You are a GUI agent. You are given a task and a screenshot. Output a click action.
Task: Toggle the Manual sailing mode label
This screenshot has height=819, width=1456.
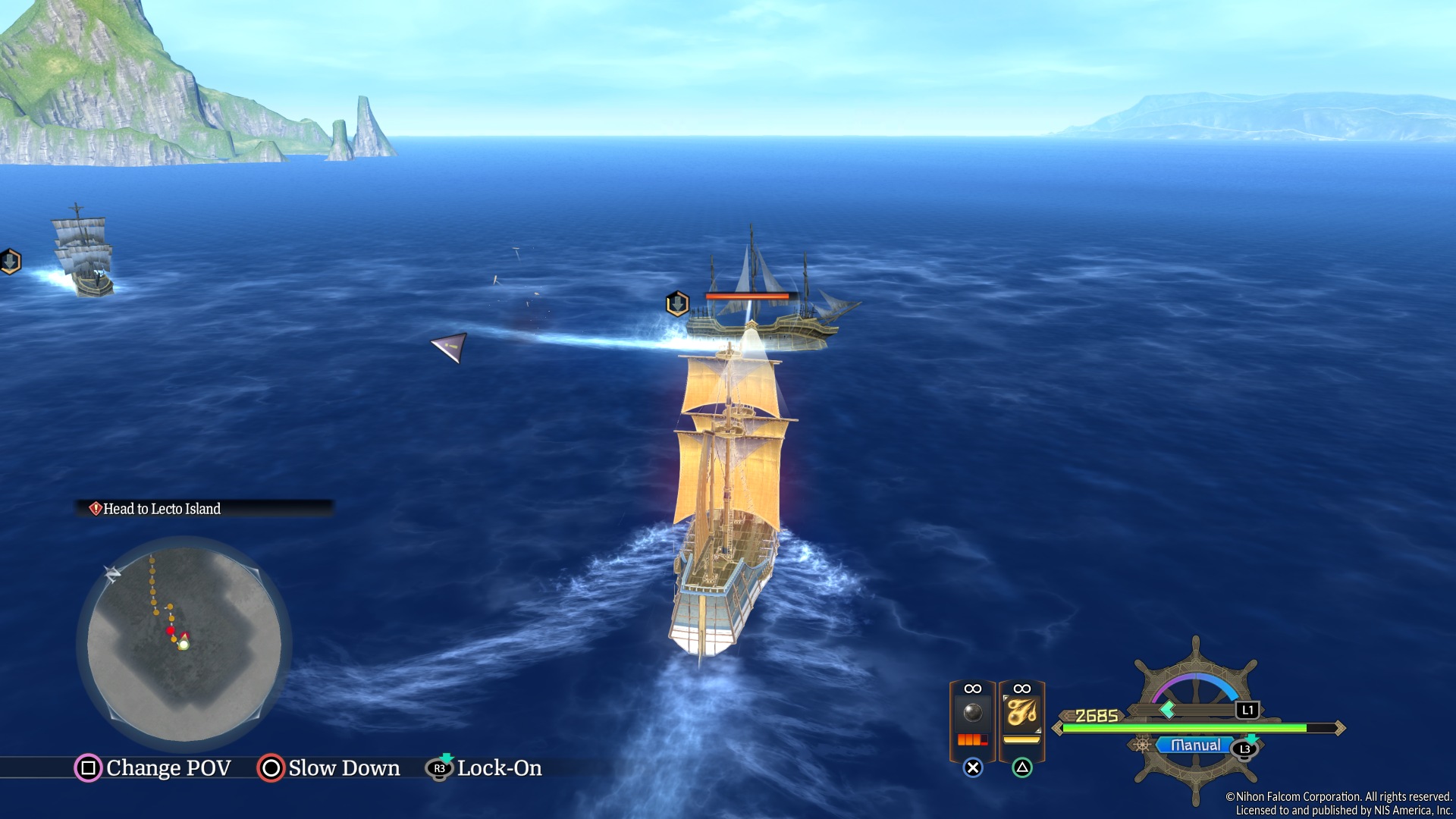click(x=1195, y=745)
